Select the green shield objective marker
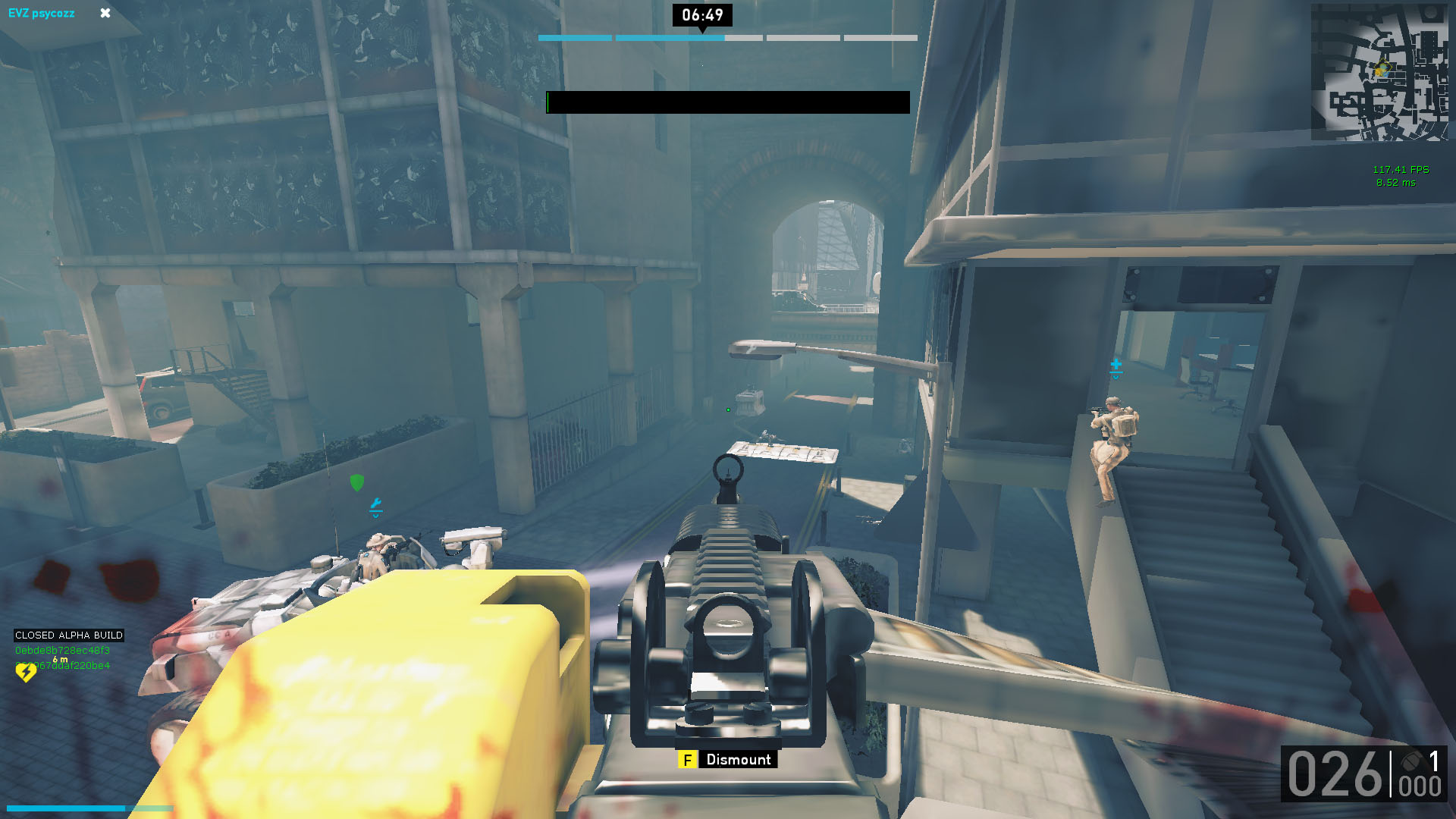 [357, 482]
